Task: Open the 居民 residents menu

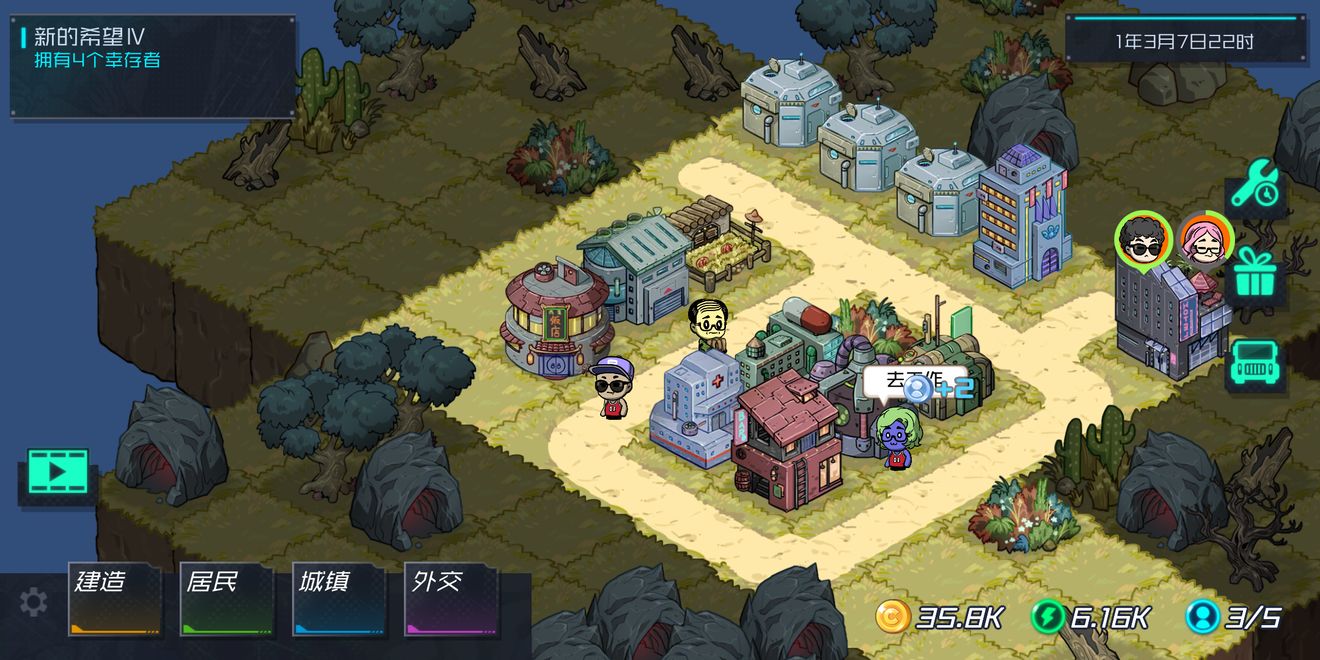Action: pyautogui.click(x=226, y=599)
